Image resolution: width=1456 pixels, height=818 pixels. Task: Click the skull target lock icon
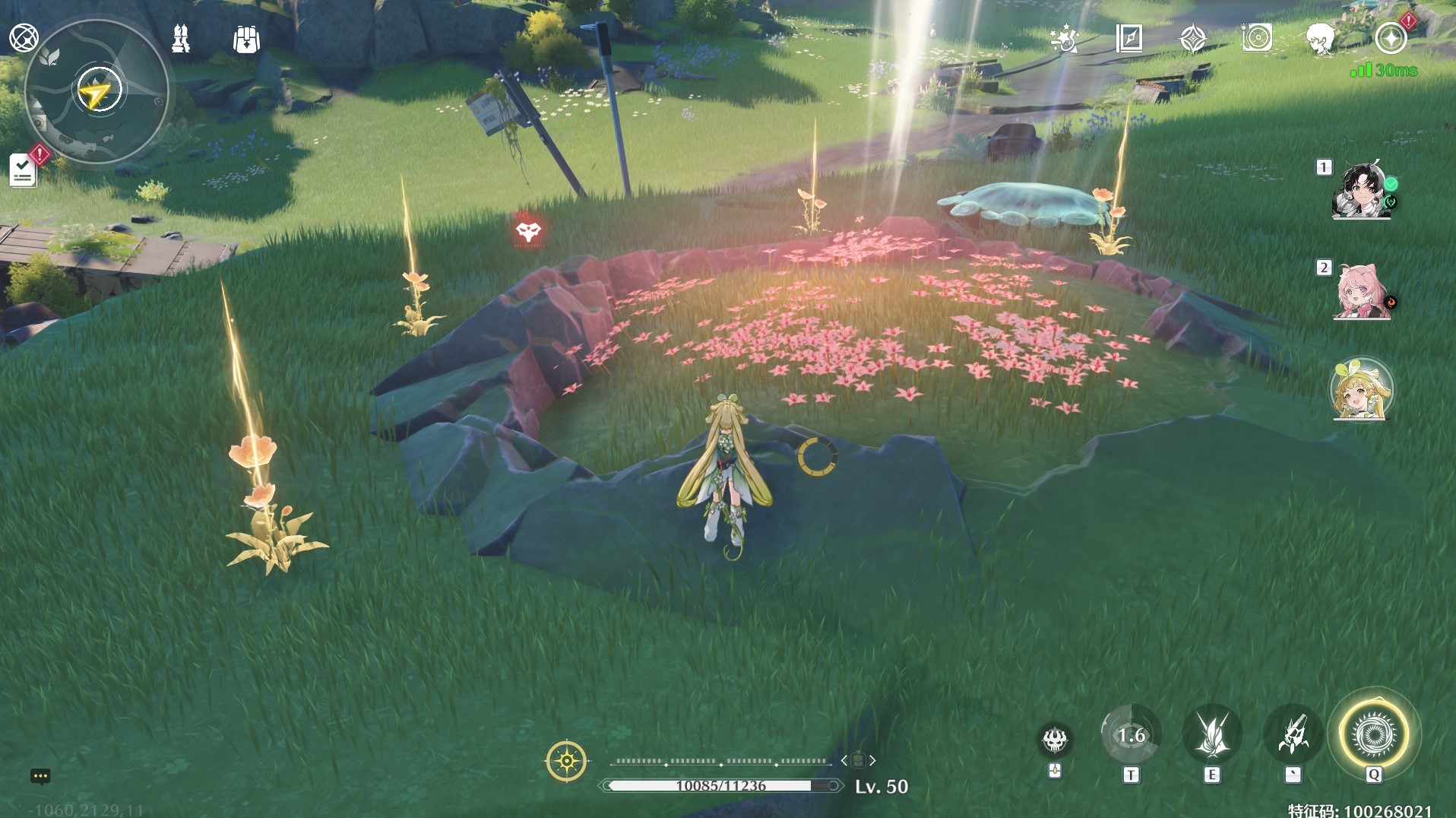click(x=1055, y=739)
